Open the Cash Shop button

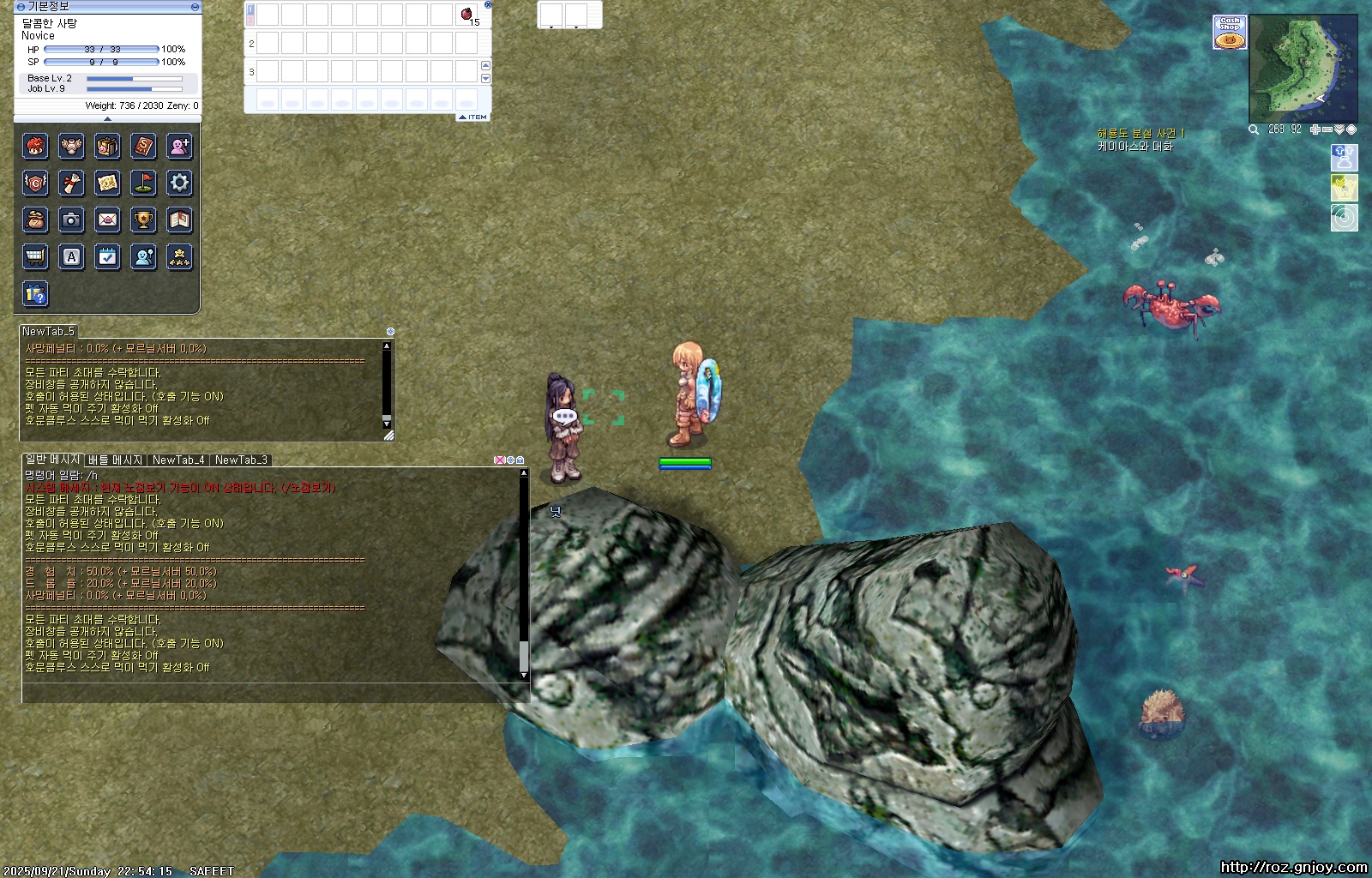point(1230,33)
